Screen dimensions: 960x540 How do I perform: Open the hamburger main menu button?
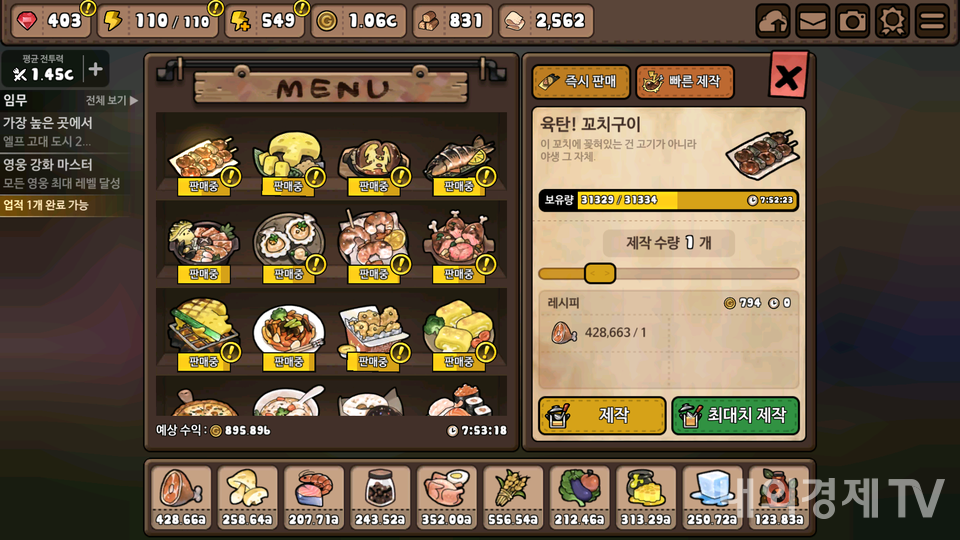click(932, 21)
